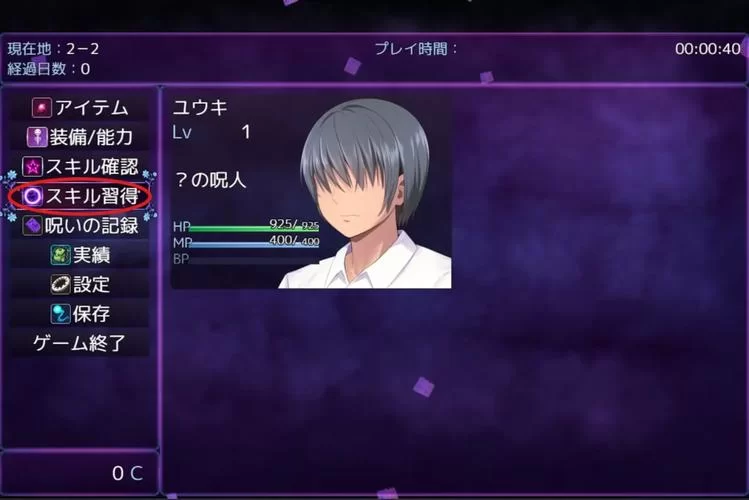Open the circled スキル習得 skill learning option
749x500 pixels.
point(80,196)
